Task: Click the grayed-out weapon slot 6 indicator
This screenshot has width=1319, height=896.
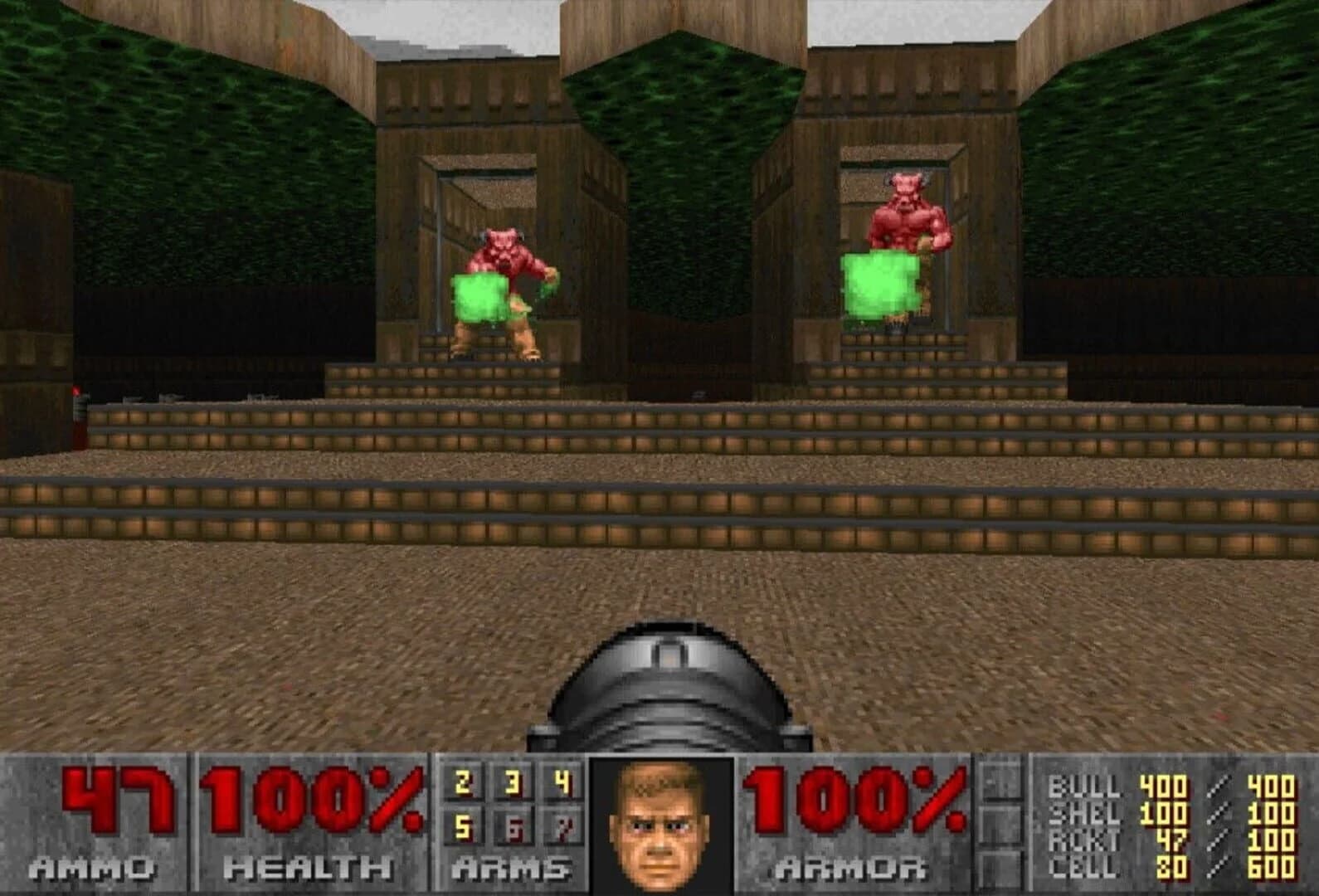Action: coord(515,829)
